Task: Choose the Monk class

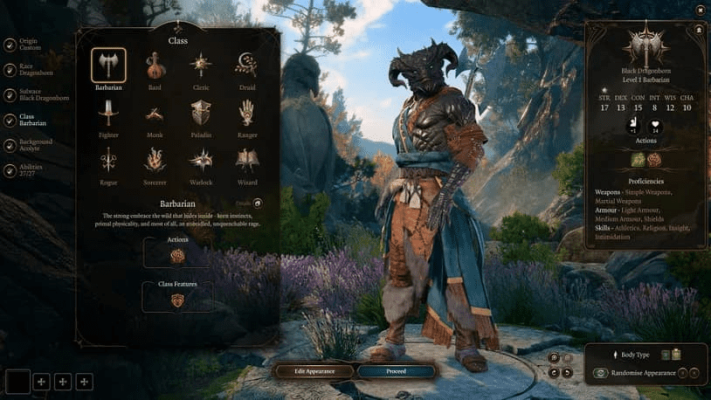Action: click(155, 113)
